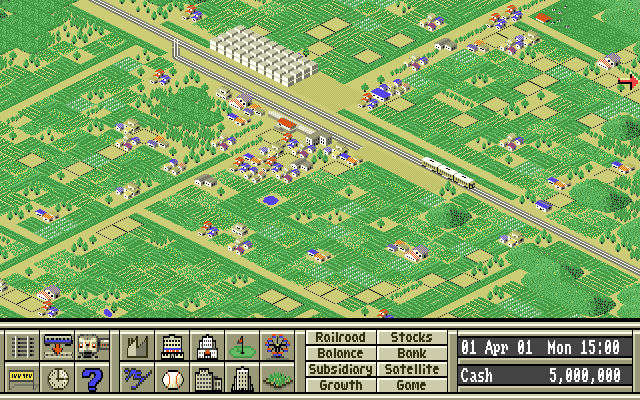Screen dimensions: 640x400
Task: Open the train timetable board icon
Action: pos(23,379)
